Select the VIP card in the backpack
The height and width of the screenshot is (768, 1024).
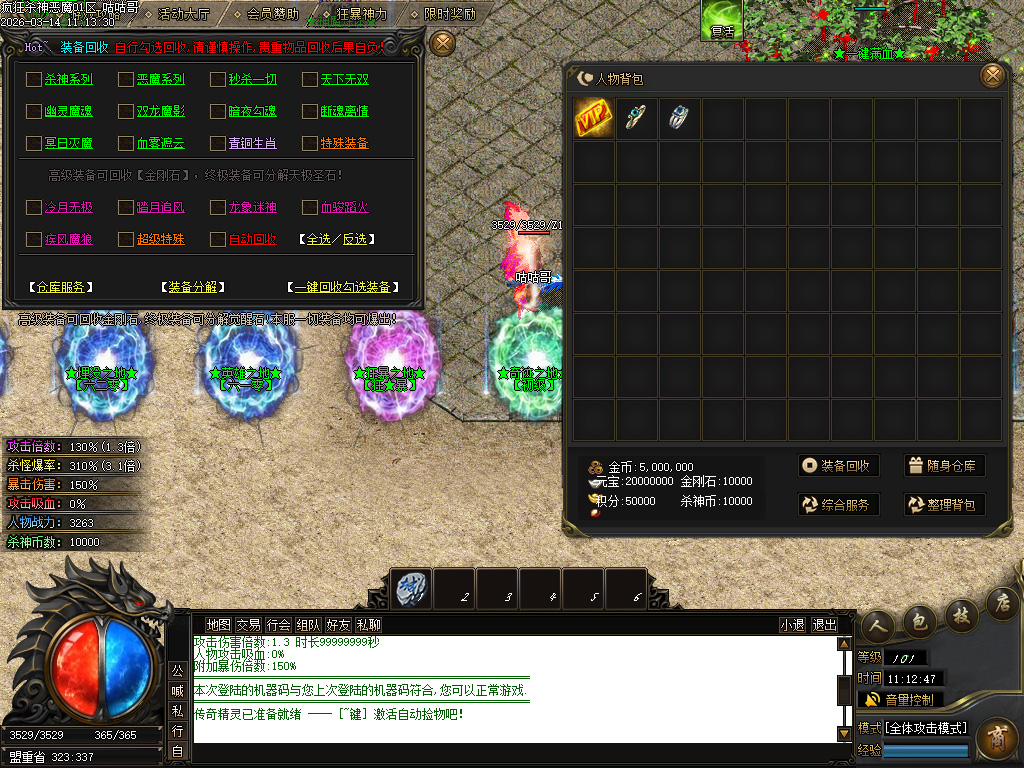594,119
